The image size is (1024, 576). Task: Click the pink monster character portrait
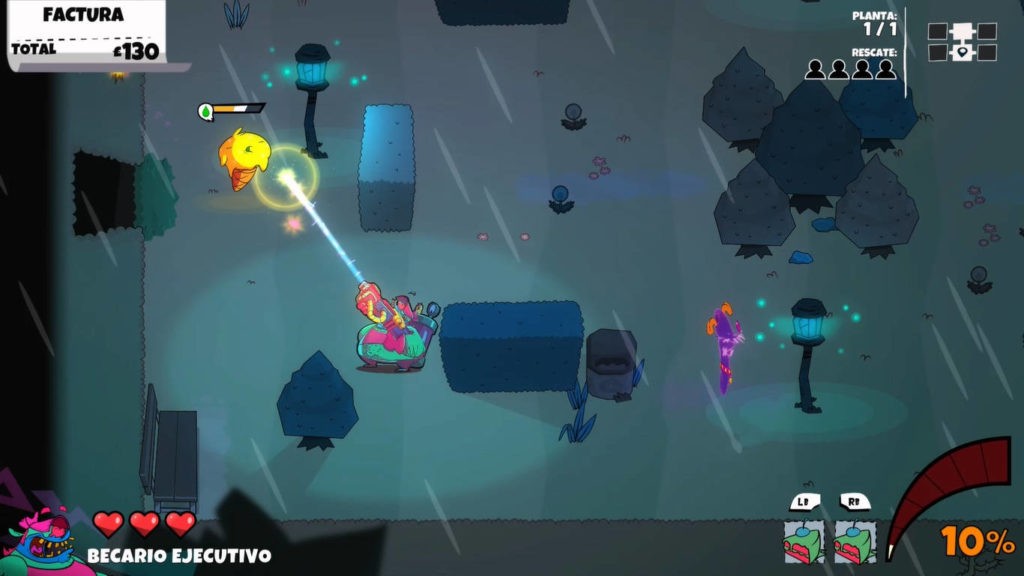click(44, 543)
